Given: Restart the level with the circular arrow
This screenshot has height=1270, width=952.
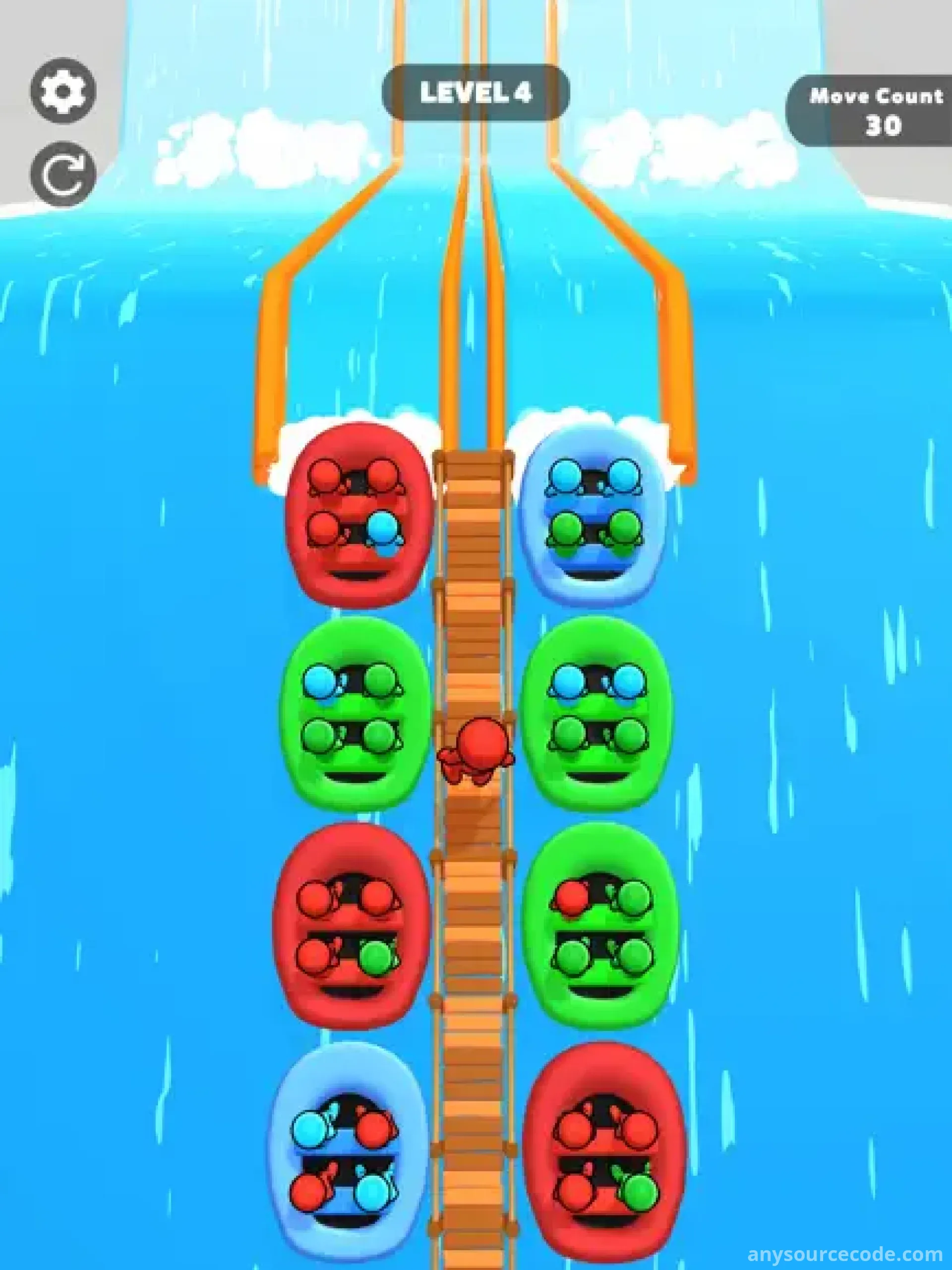Looking at the screenshot, I should [62, 174].
